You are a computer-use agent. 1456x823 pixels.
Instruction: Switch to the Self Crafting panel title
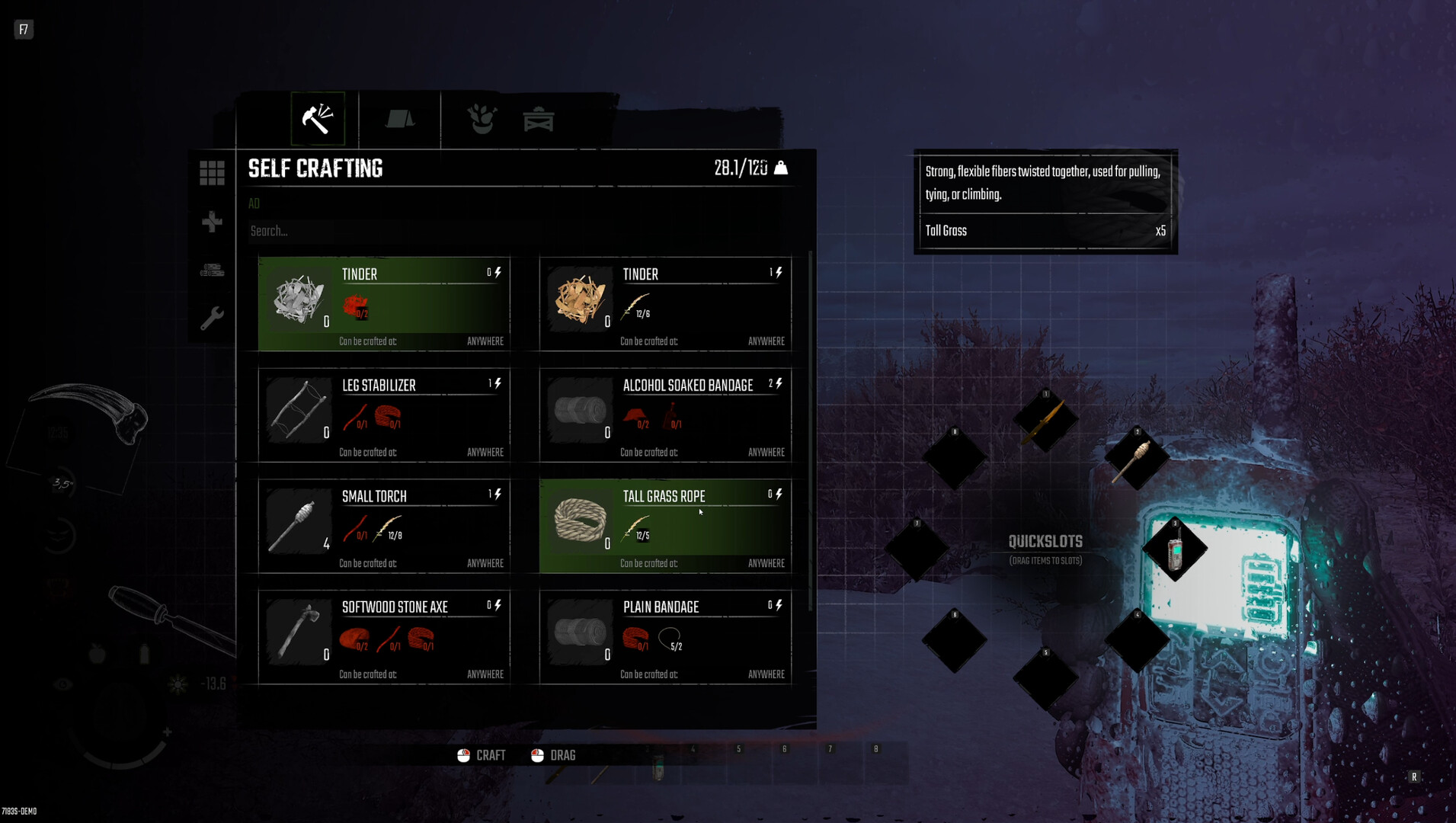pos(314,168)
